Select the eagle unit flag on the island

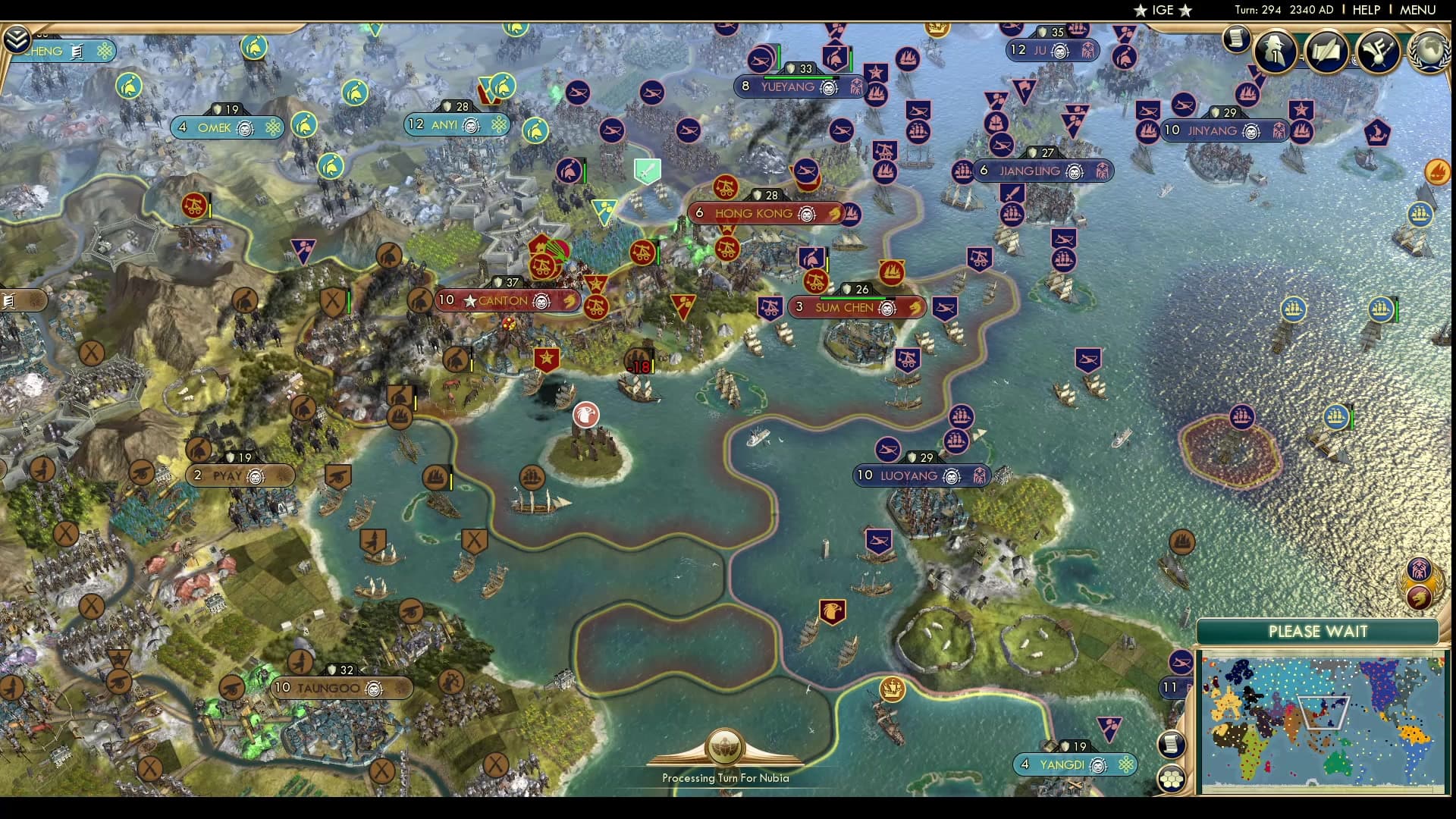coord(585,415)
